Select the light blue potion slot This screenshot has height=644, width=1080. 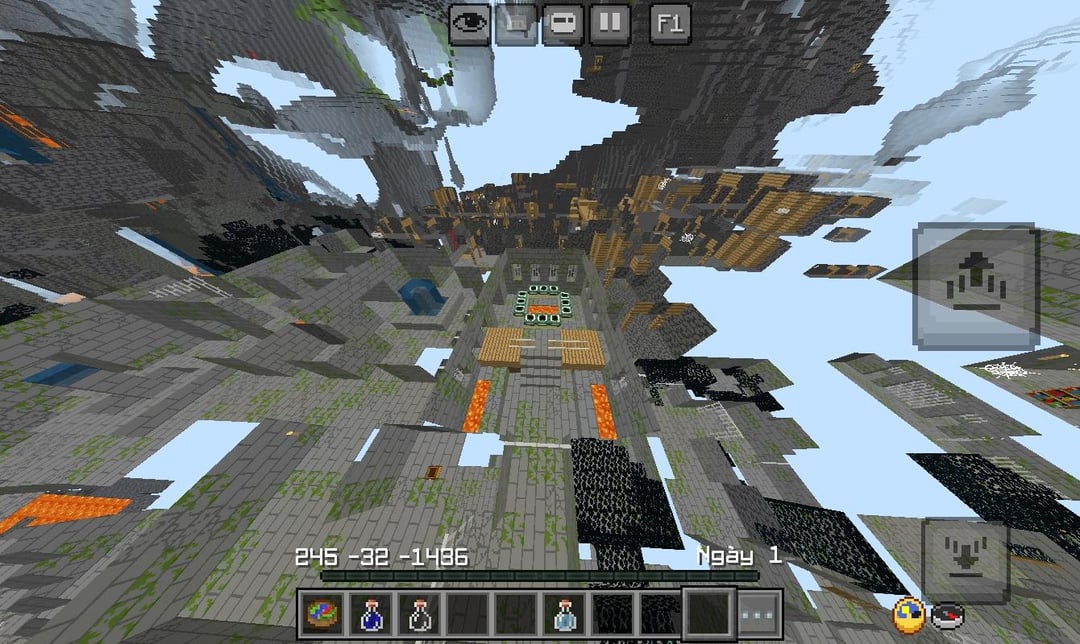[x=563, y=613]
